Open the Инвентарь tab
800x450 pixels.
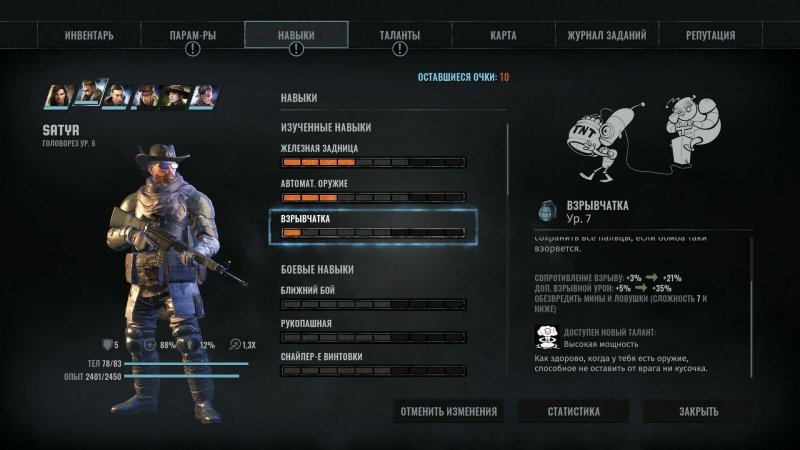[x=89, y=35]
